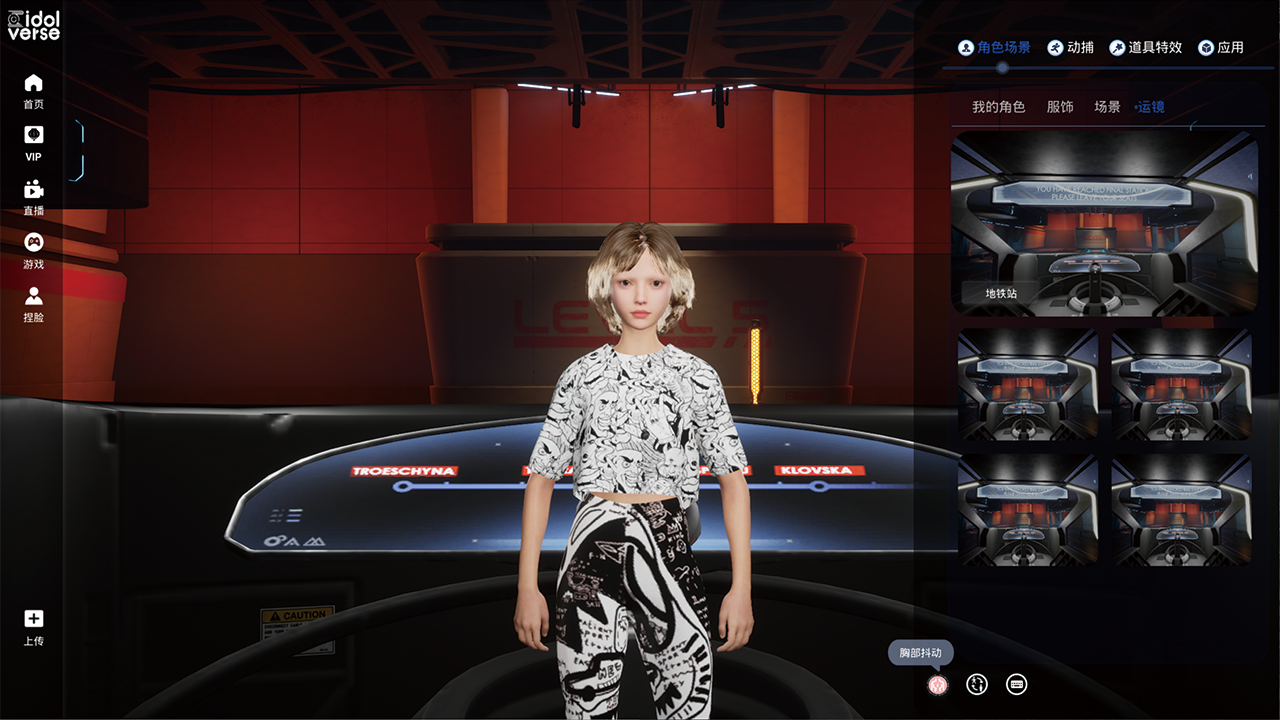The width and height of the screenshot is (1280, 720).
Task: Click the idol verse logo
Action: click(34, 24)
